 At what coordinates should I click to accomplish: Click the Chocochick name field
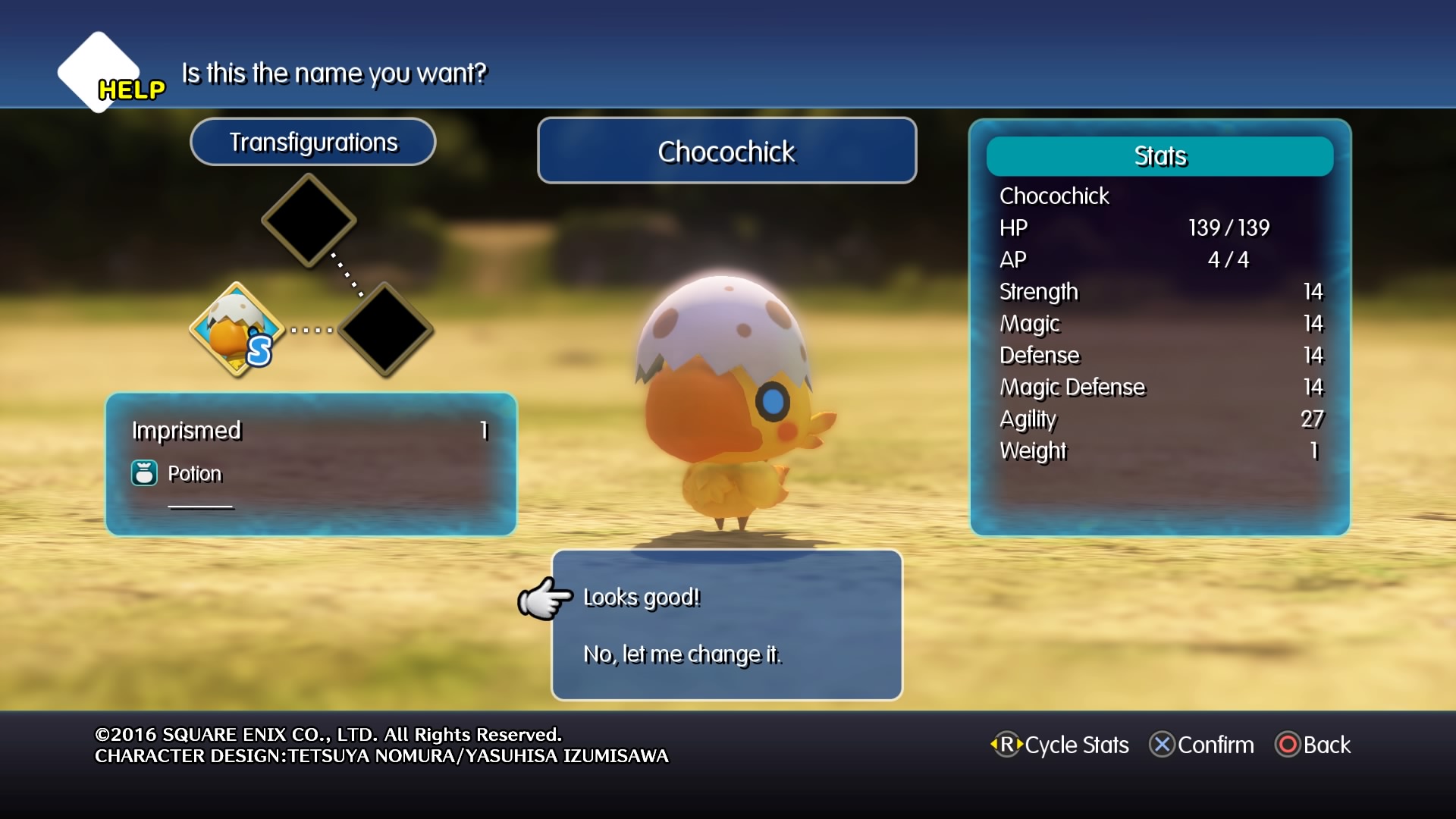point(726,151)
